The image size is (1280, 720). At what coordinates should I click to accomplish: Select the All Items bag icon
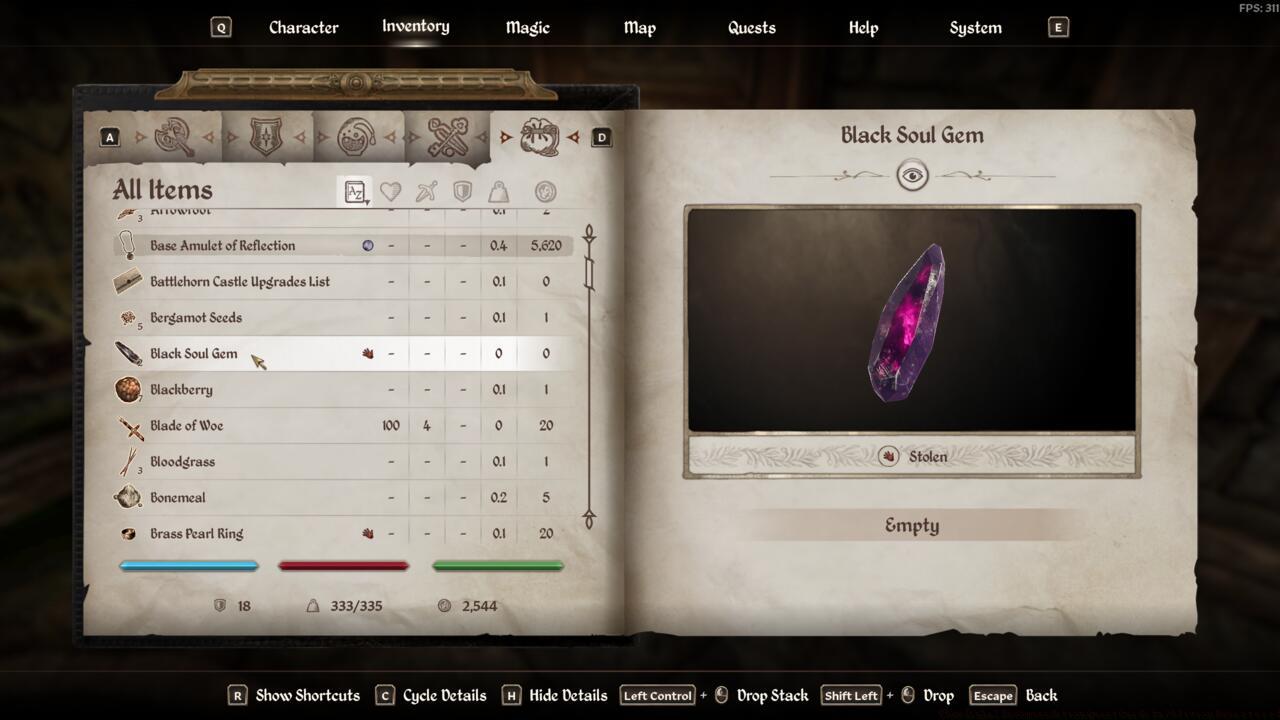coord(540,138)
